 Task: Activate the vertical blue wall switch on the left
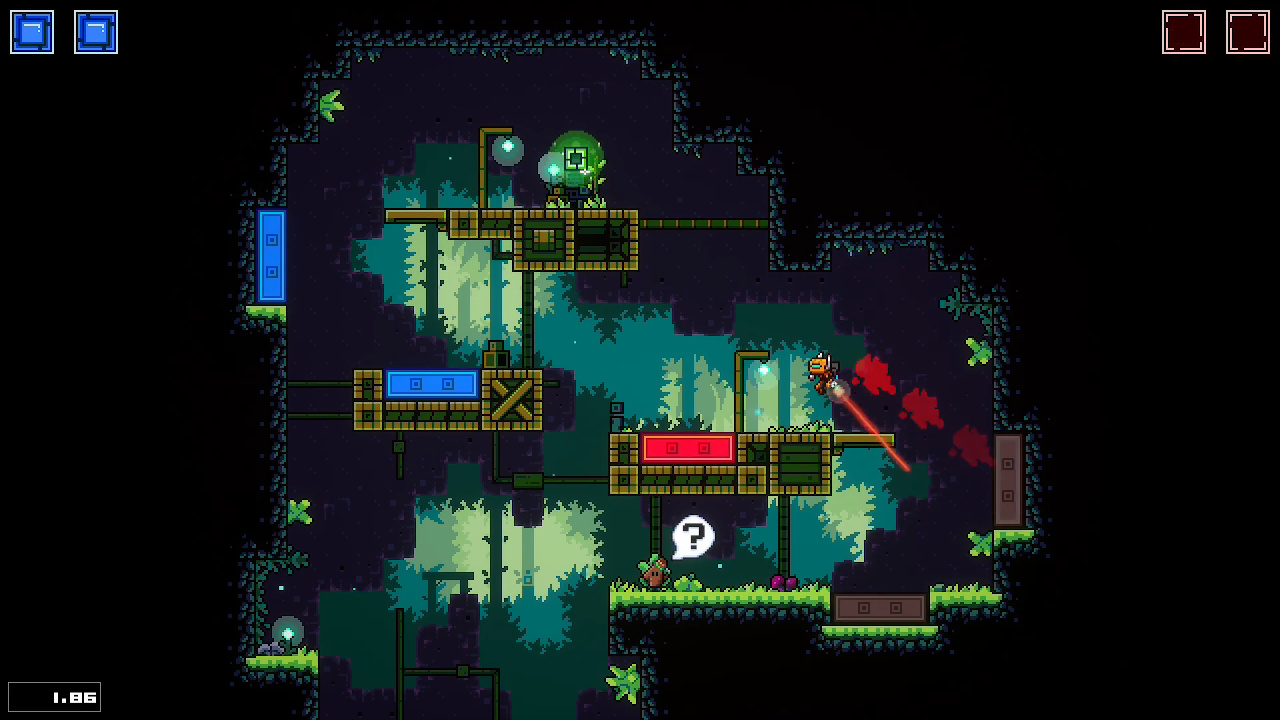coord(273,257)
